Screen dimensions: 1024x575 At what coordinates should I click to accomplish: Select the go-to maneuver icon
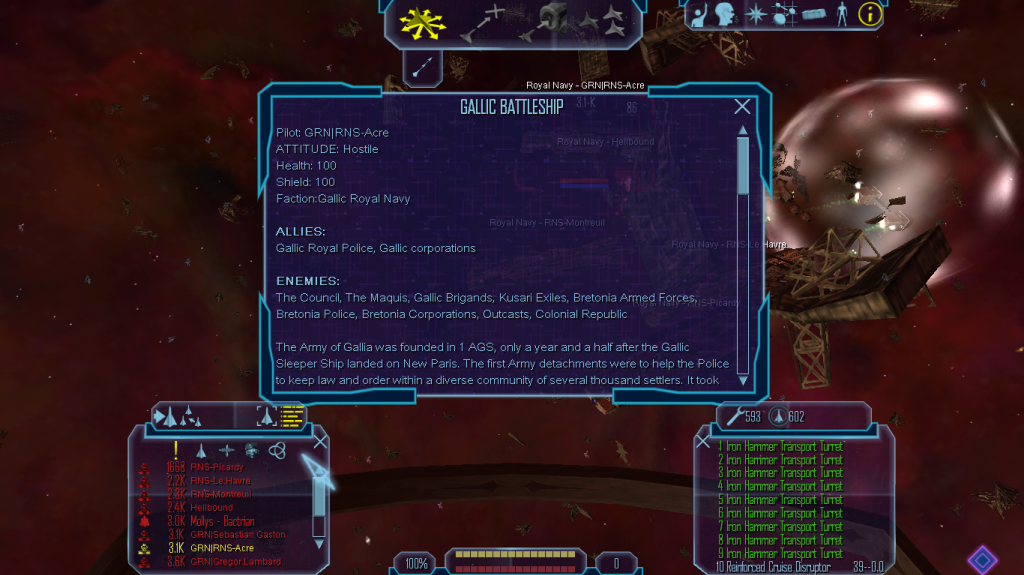(x=485, y=21)
